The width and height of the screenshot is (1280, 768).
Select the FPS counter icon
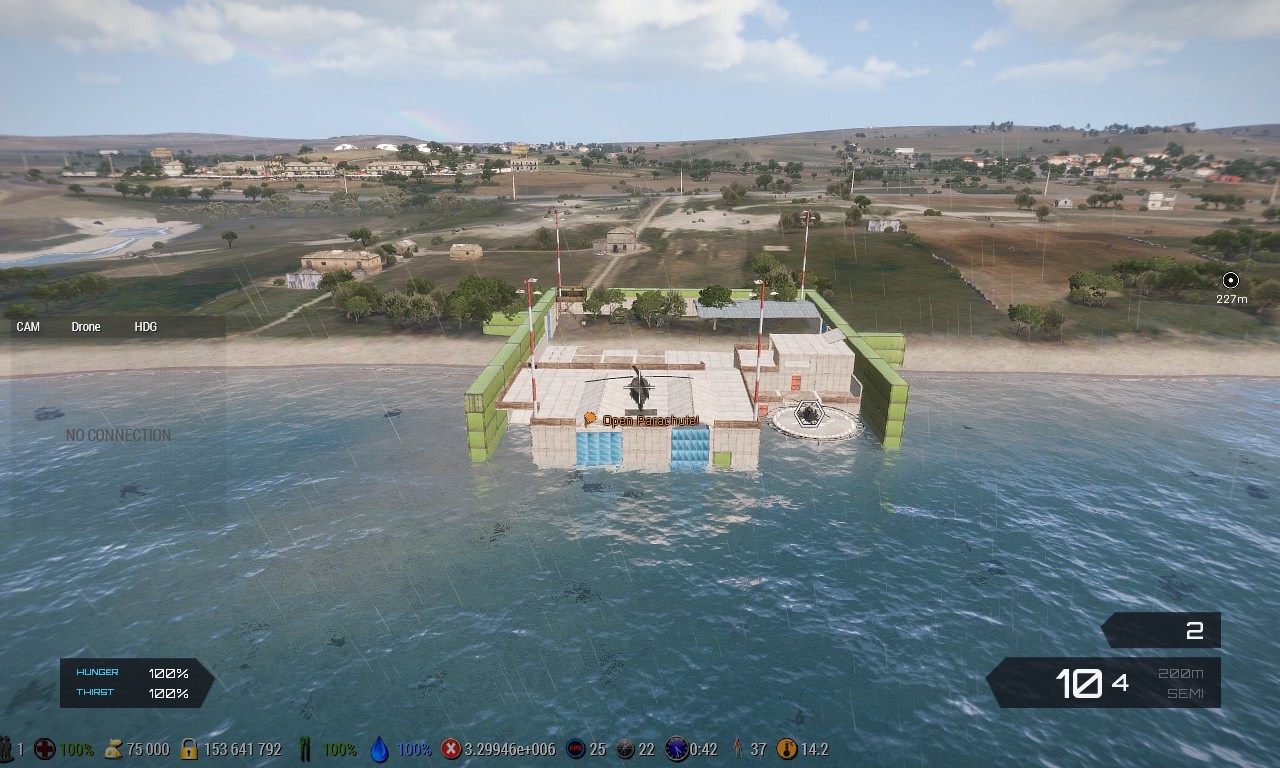click(575, 749)
